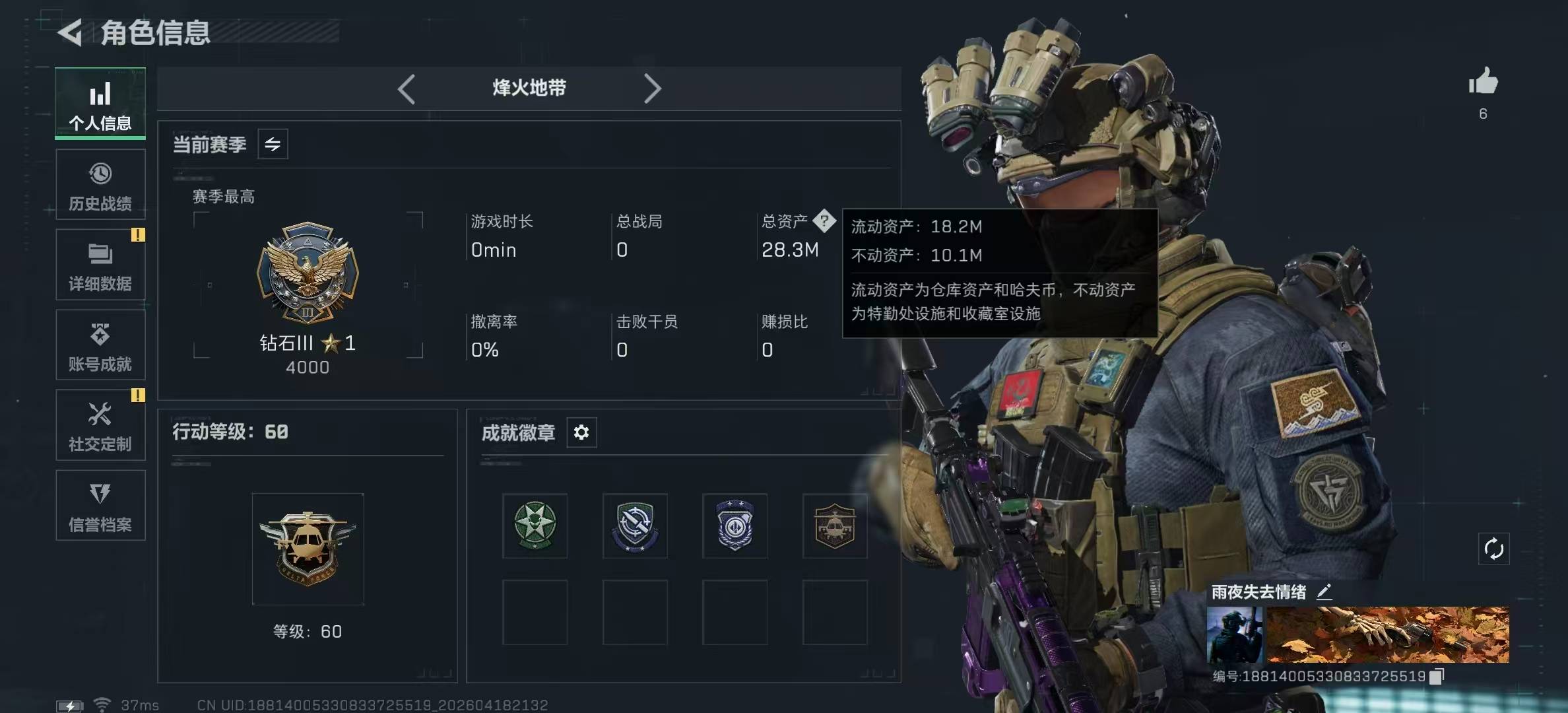Rotate the character model with refresh button
This screenshot has width=1568, height=713.
click(1493, 549)
